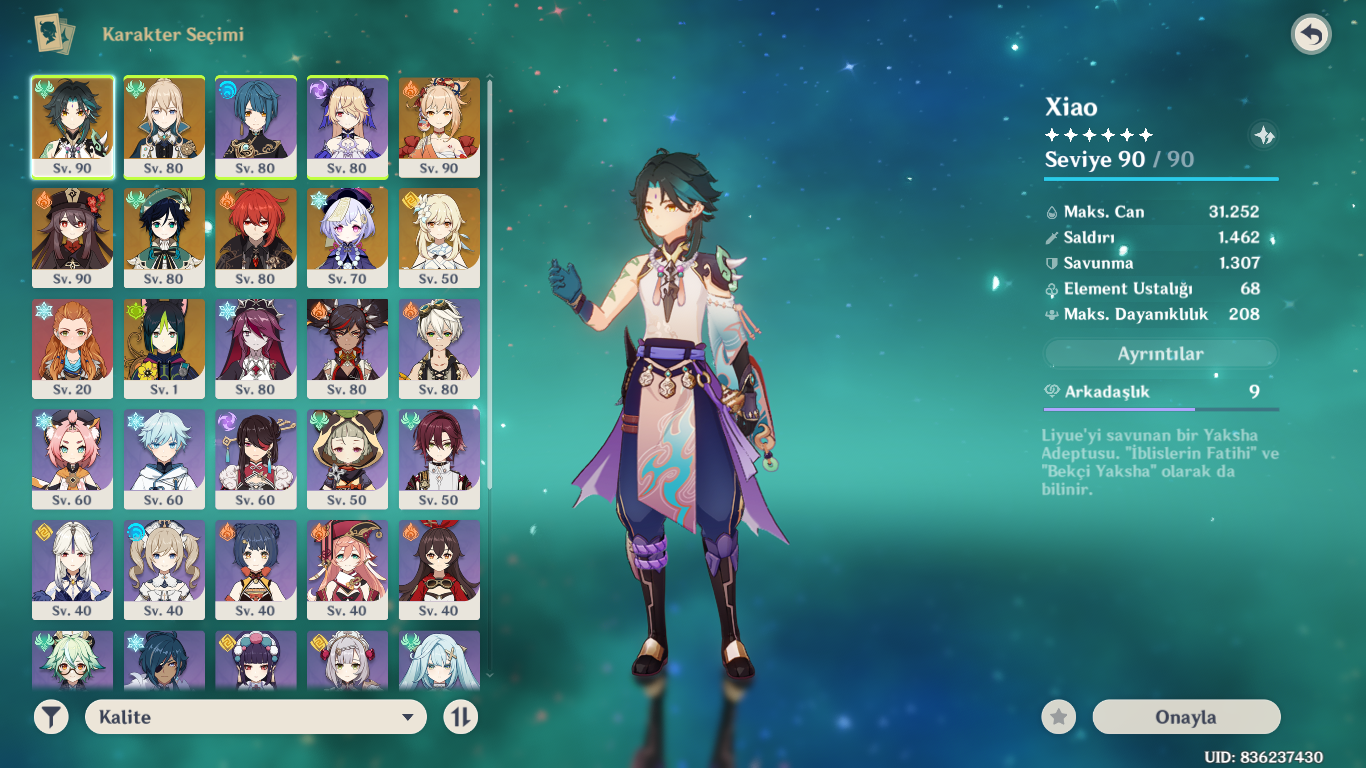Open the Ayrıntılar details panel

click(x=1160, y=353)
